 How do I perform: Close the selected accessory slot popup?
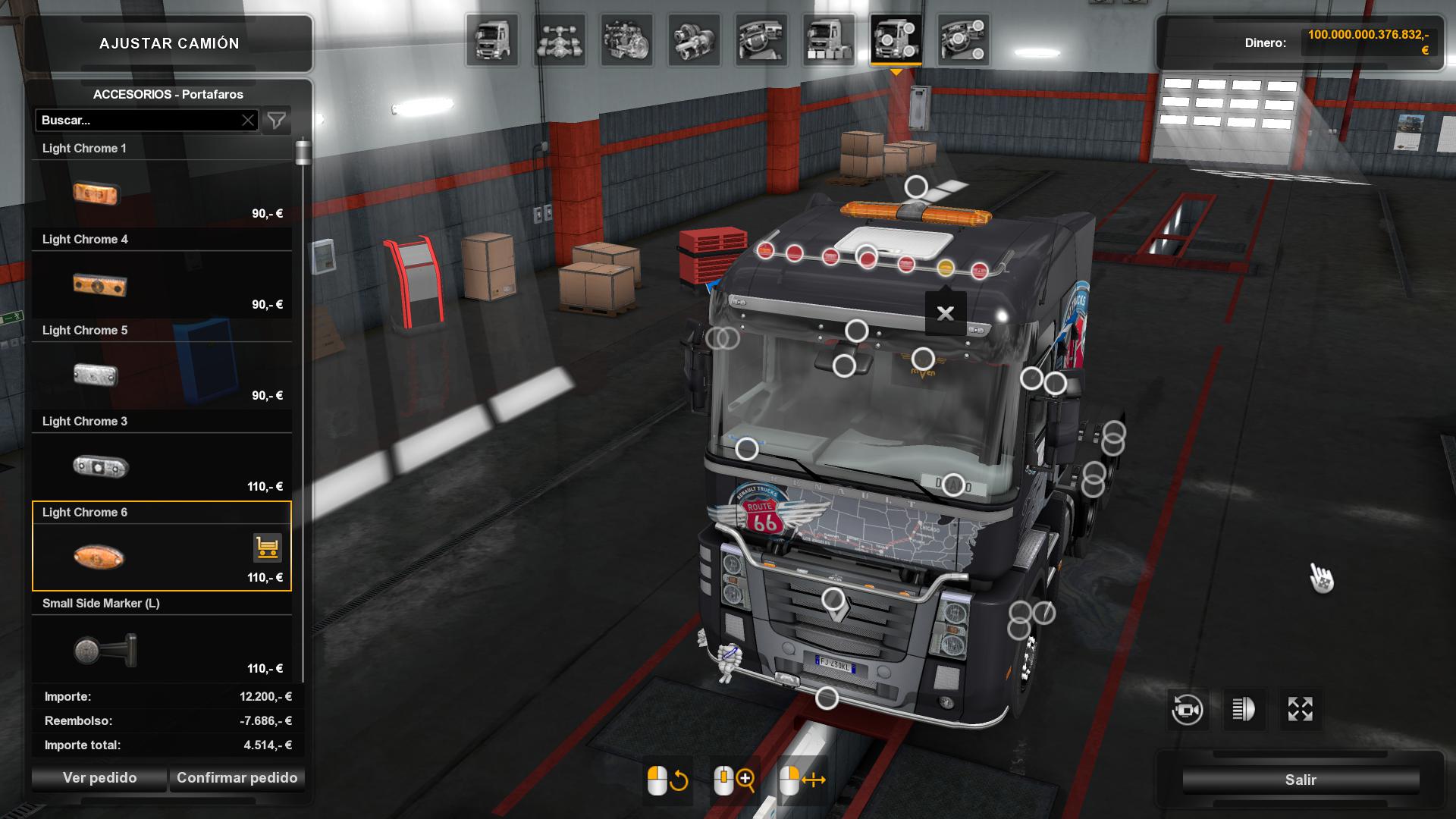point(945,313)
